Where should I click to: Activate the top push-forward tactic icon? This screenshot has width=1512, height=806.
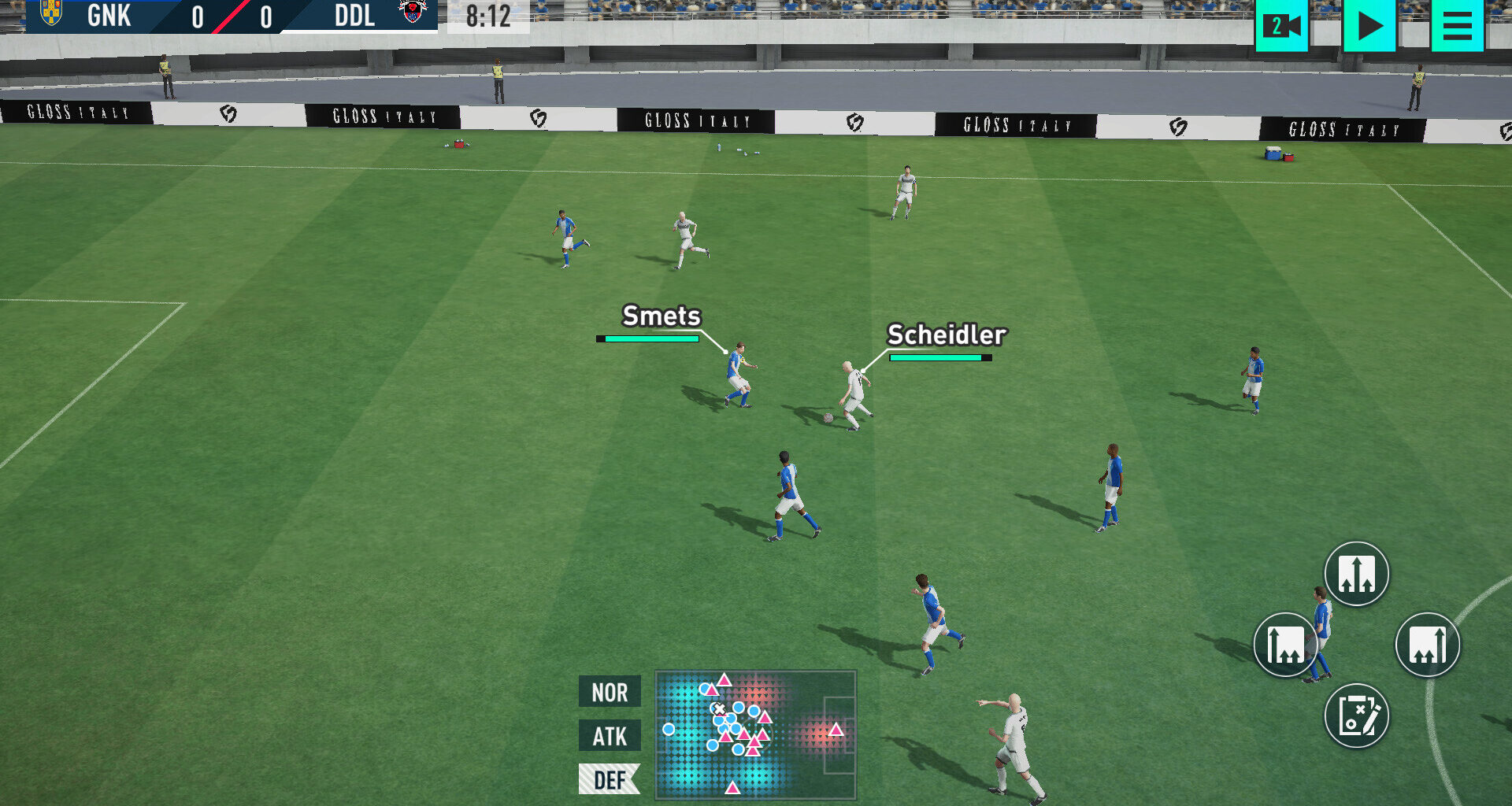pyautogui.click(x=1356, y=574)
